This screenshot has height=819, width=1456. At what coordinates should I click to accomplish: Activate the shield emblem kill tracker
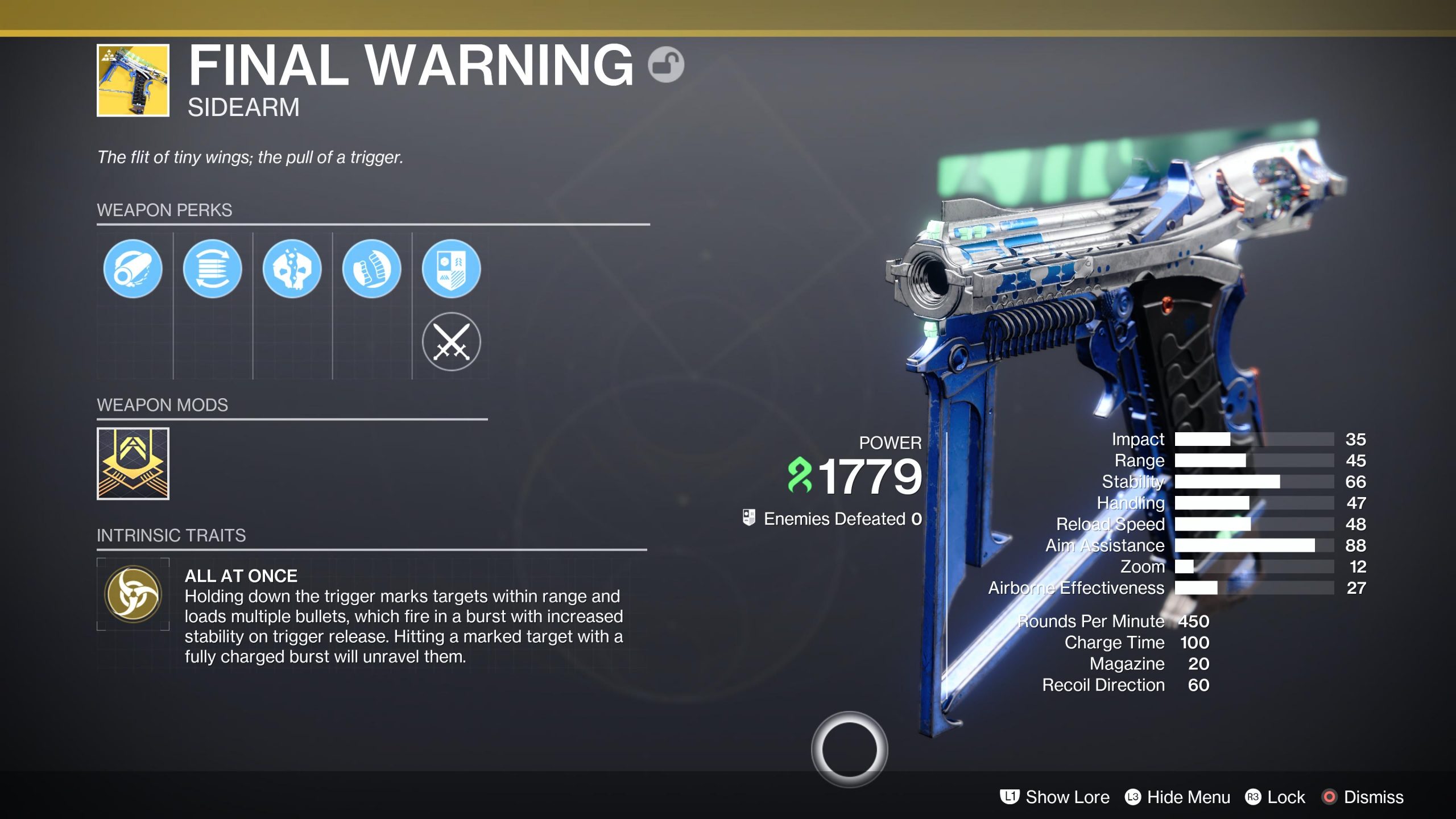451,268
